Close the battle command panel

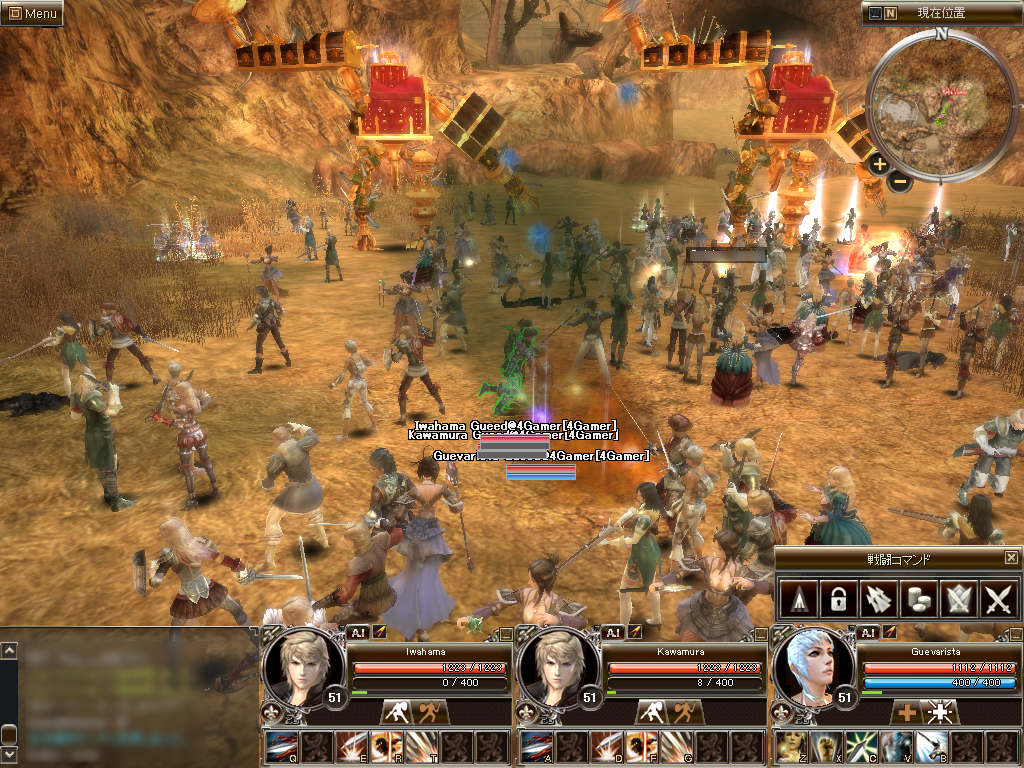click(x=1011, y=558)
